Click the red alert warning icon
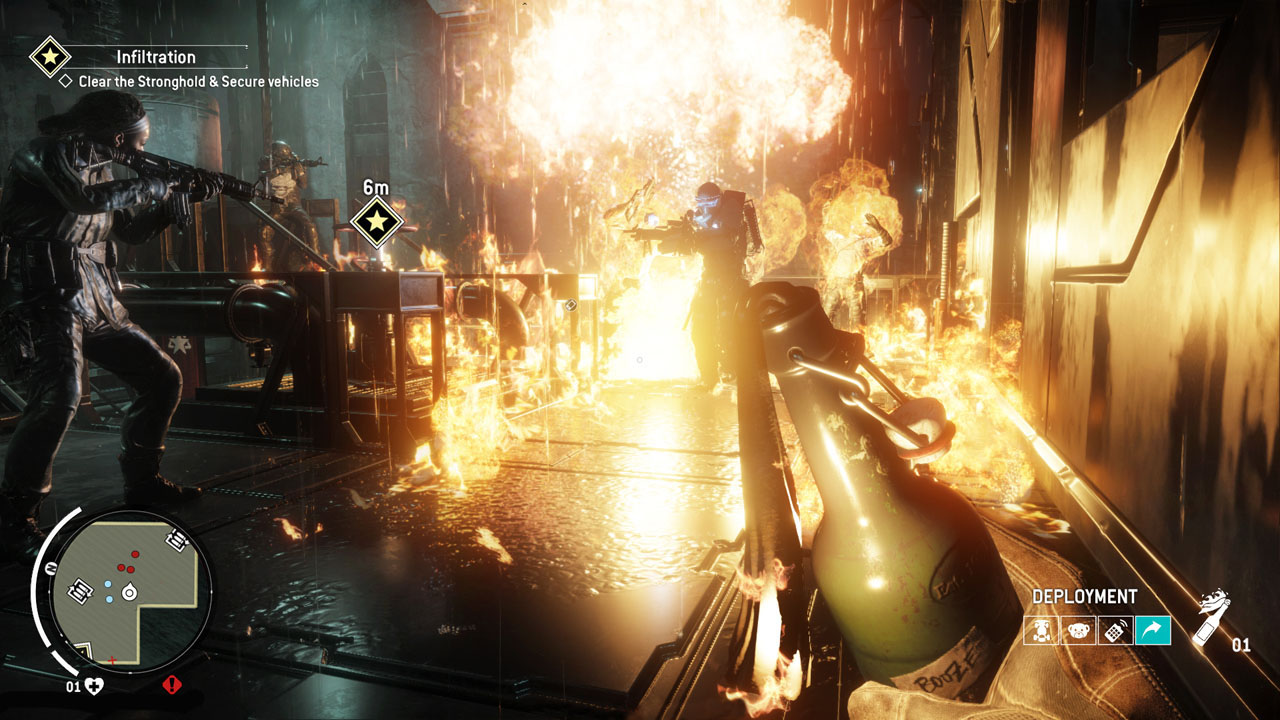The height and width of the screenshot is (720, 1280). 171,685
